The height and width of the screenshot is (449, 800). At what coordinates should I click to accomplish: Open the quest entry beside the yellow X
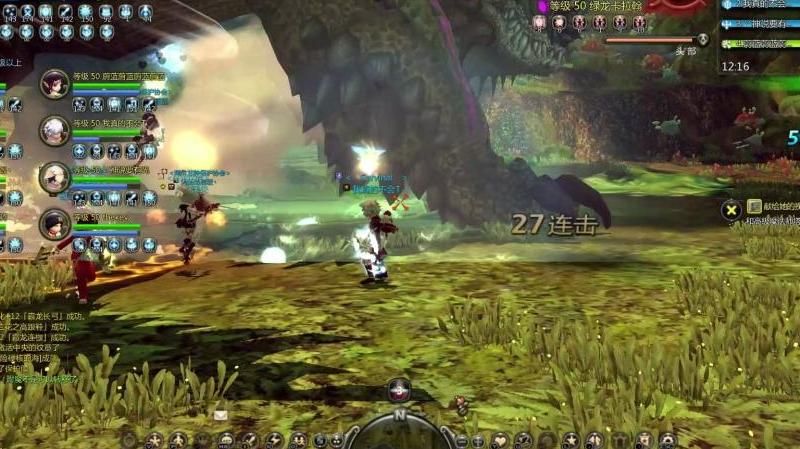click(x=772, y=207)
